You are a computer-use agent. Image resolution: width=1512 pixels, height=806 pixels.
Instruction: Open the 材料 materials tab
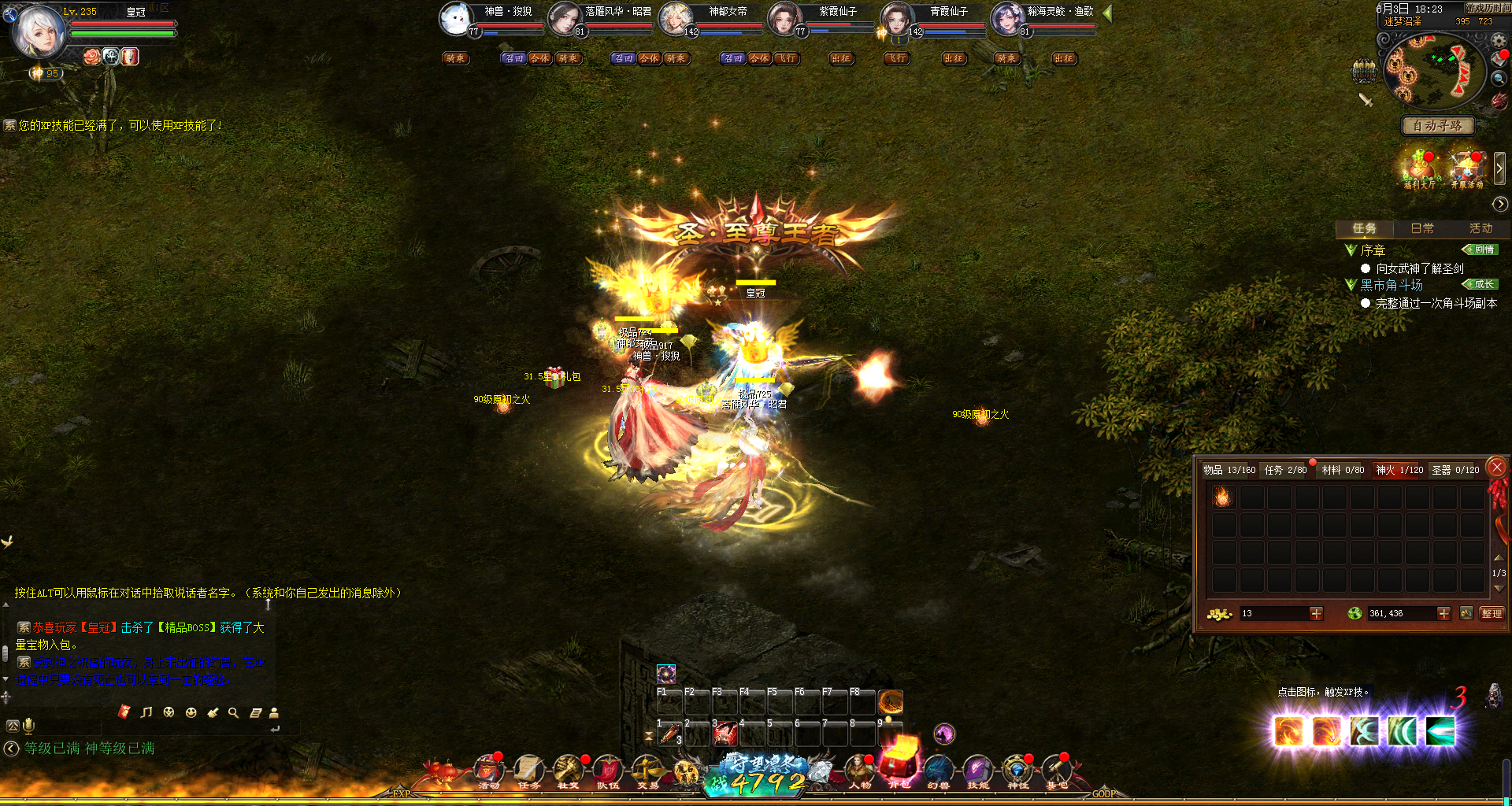[x=1343, y=470]
